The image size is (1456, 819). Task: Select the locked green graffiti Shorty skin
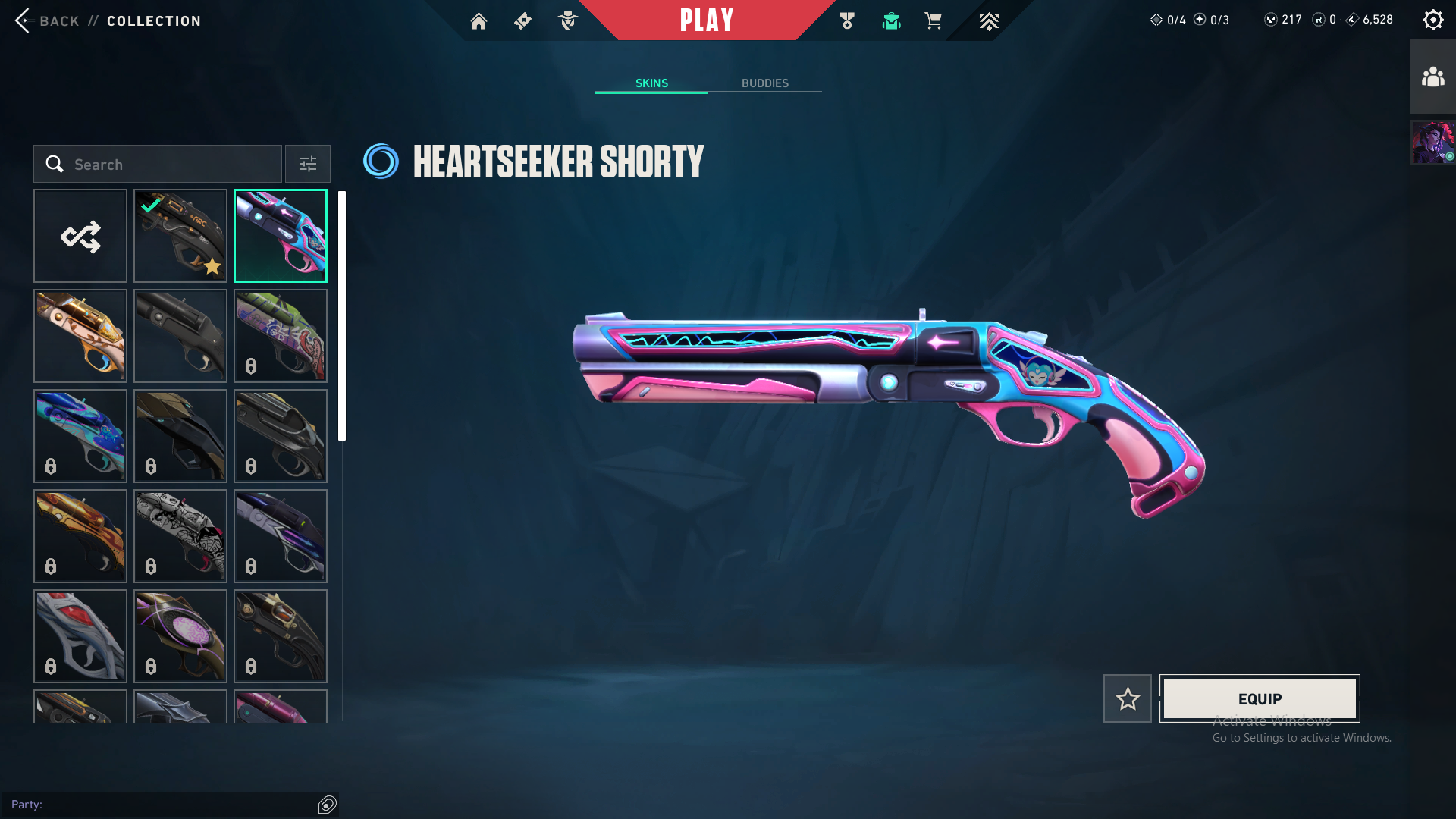(x=281, y=336)
